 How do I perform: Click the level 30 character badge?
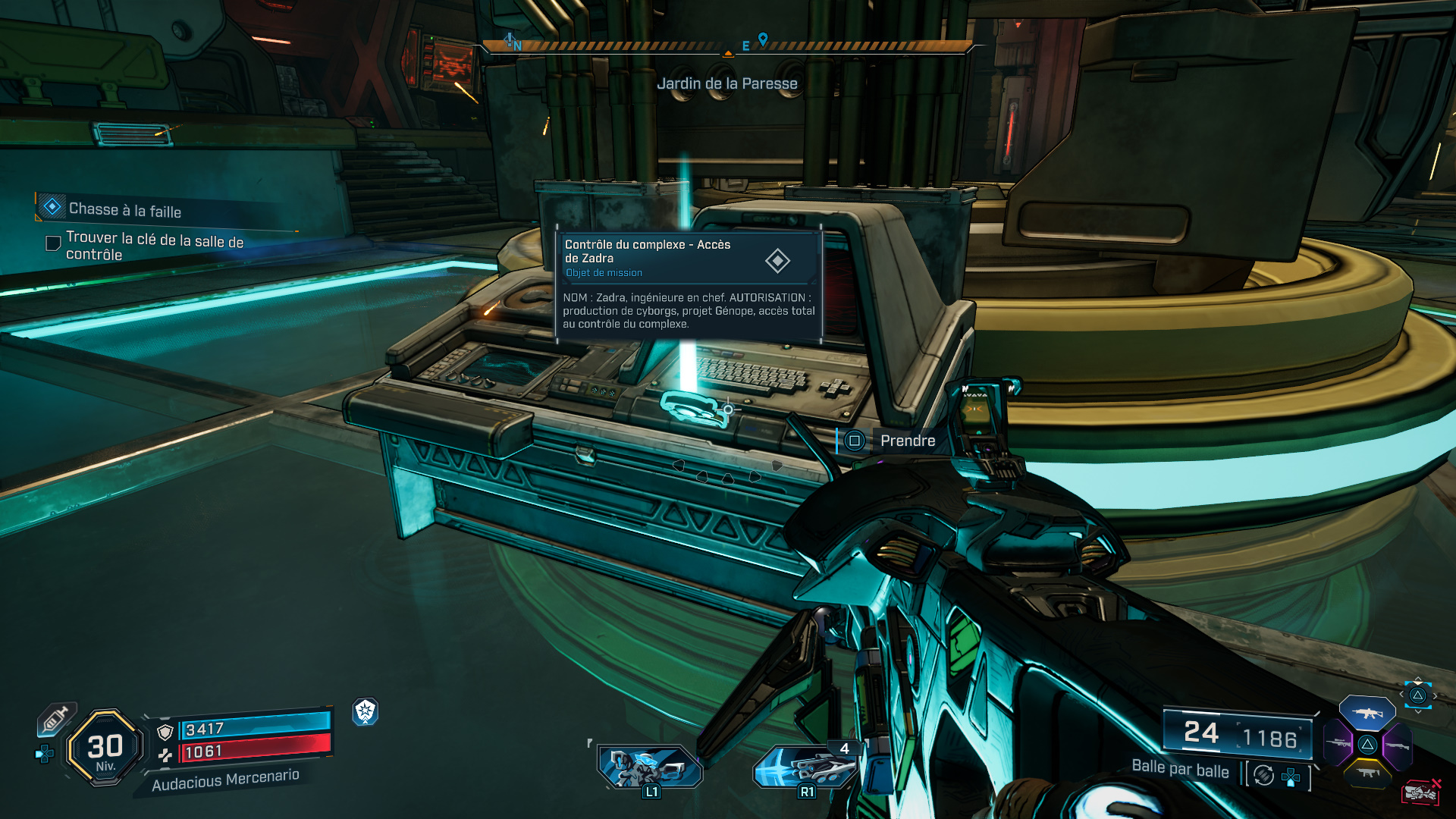105,748
